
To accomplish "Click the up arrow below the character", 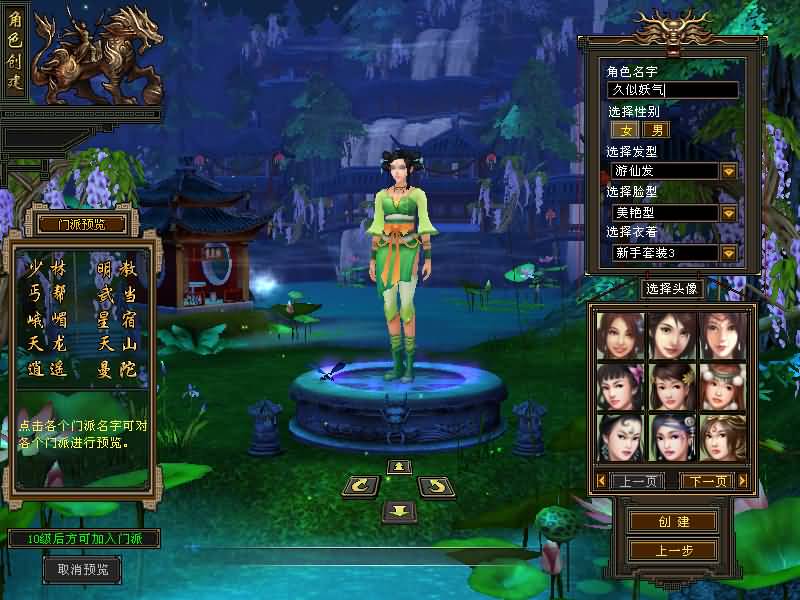I will coord(398,466).
